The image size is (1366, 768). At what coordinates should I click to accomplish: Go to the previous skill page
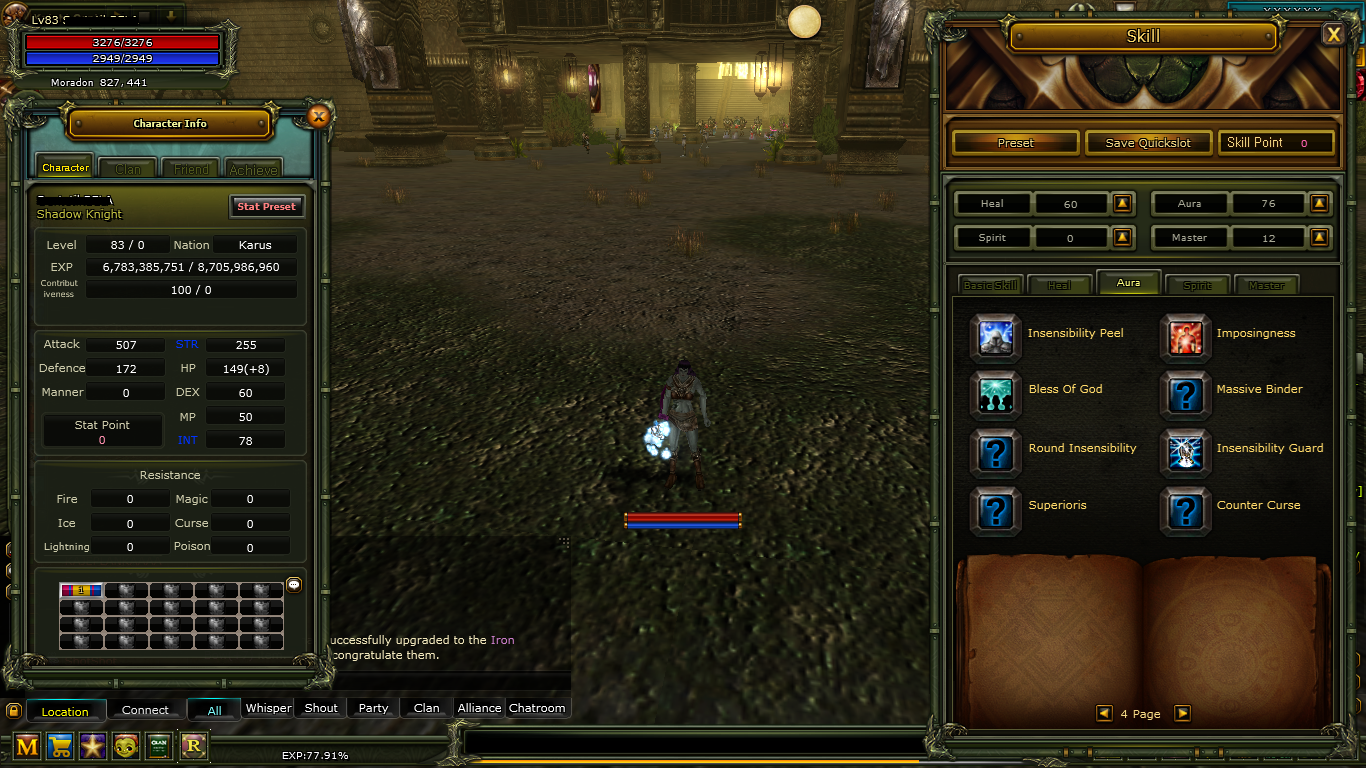[x=1104, y=713]
